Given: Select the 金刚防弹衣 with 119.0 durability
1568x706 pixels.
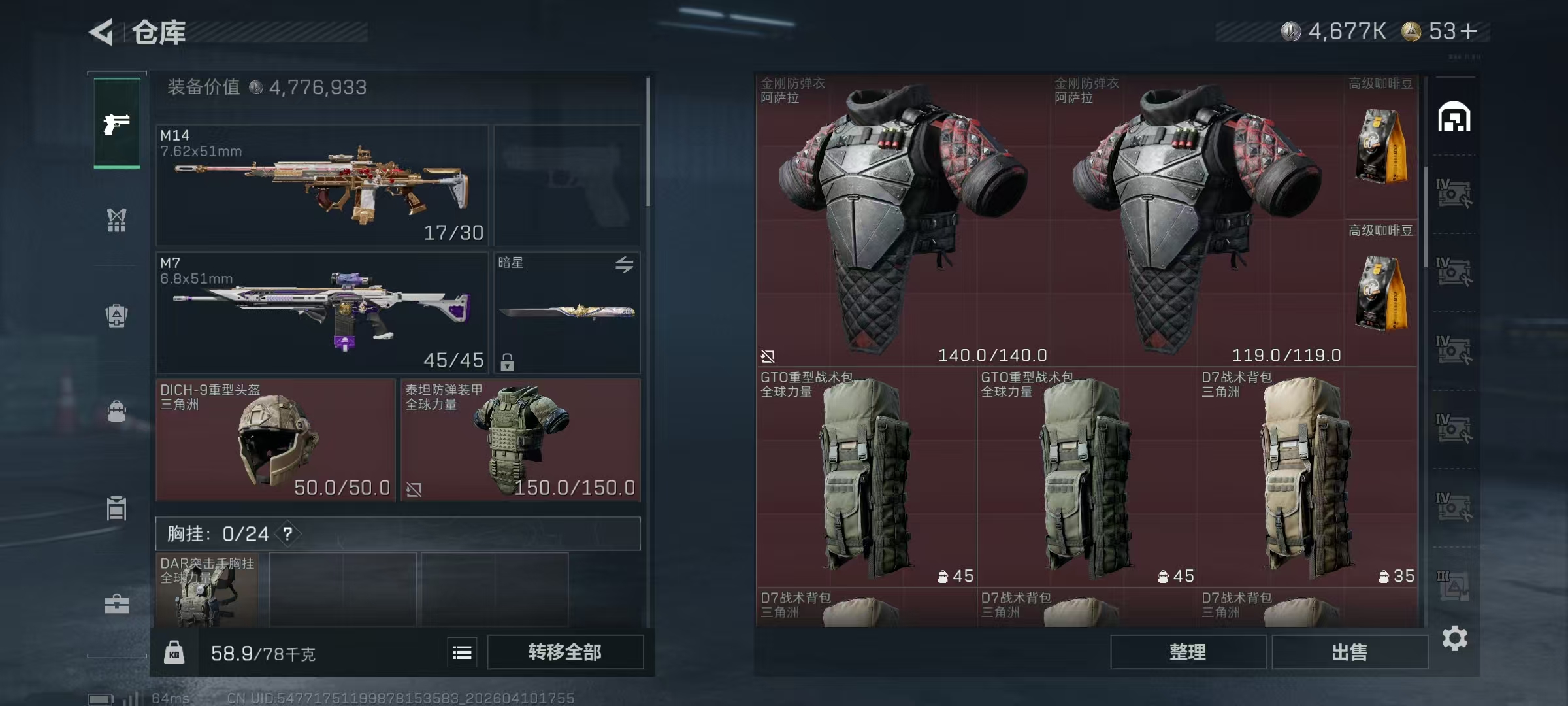Looking at the screenshot, I should pyautogui.click(x=1197, y=220).
